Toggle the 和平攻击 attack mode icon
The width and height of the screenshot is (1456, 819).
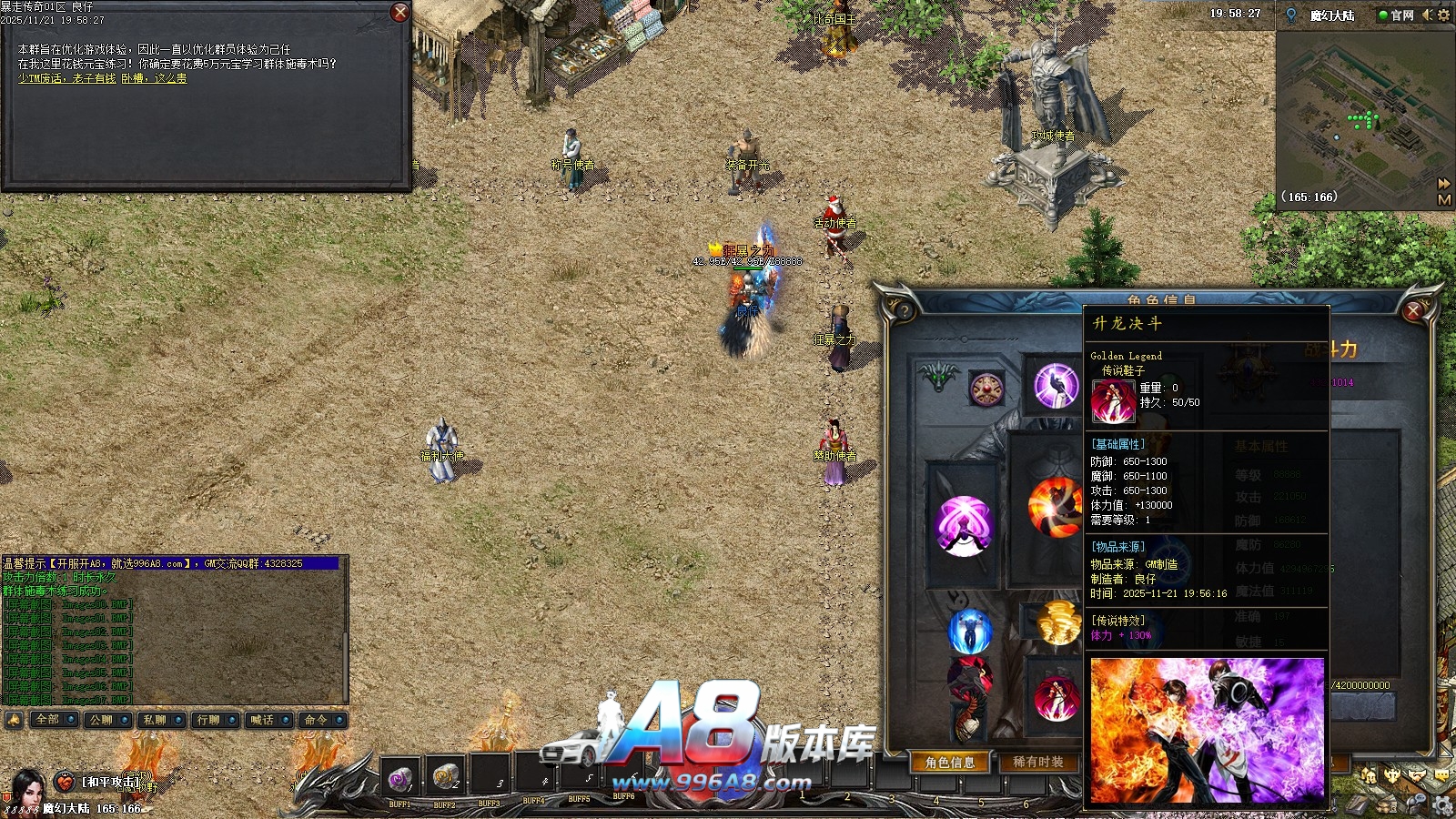[x=65, y=782]
